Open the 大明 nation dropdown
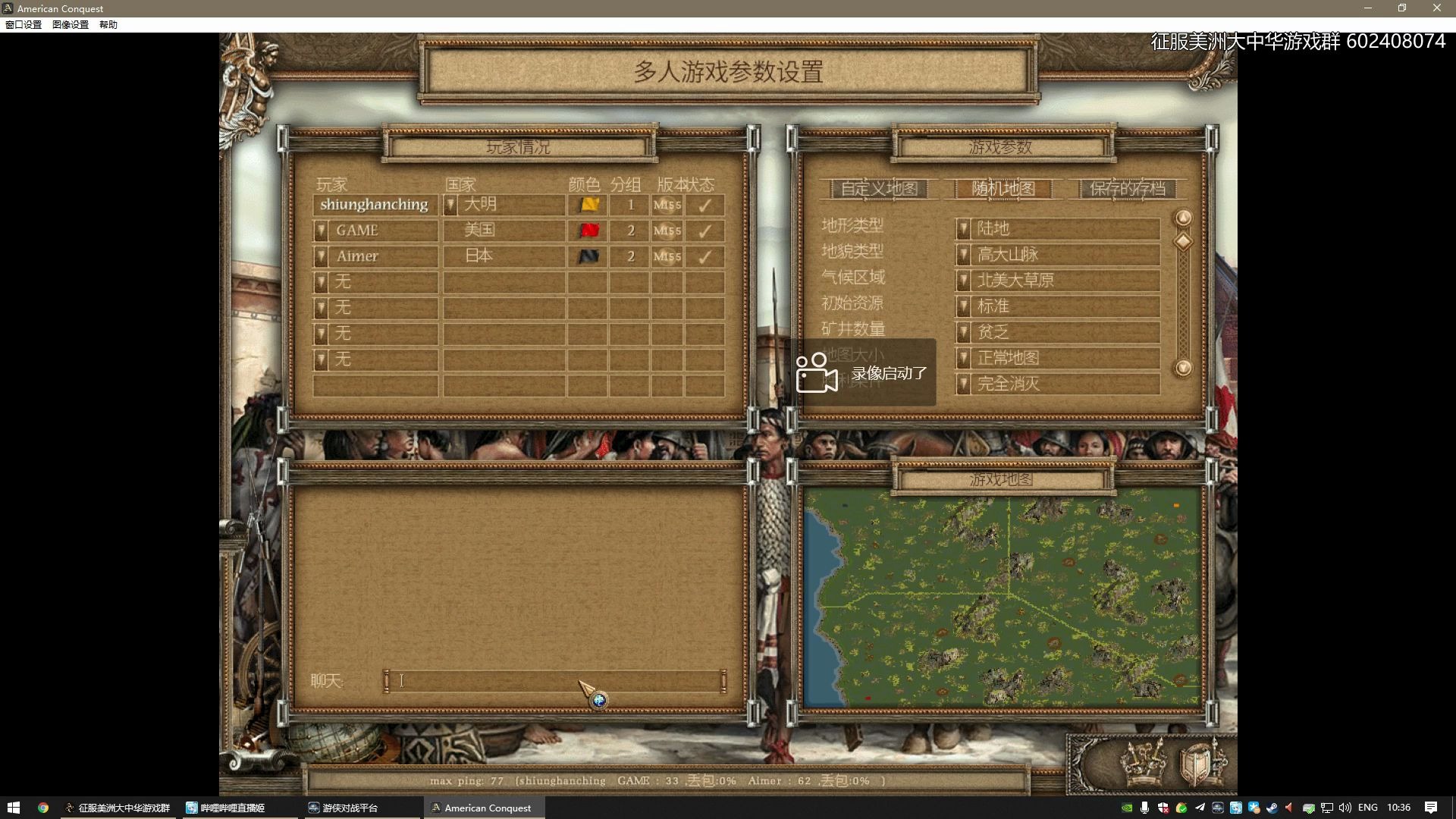The image size is (1456, 819). 450,205
